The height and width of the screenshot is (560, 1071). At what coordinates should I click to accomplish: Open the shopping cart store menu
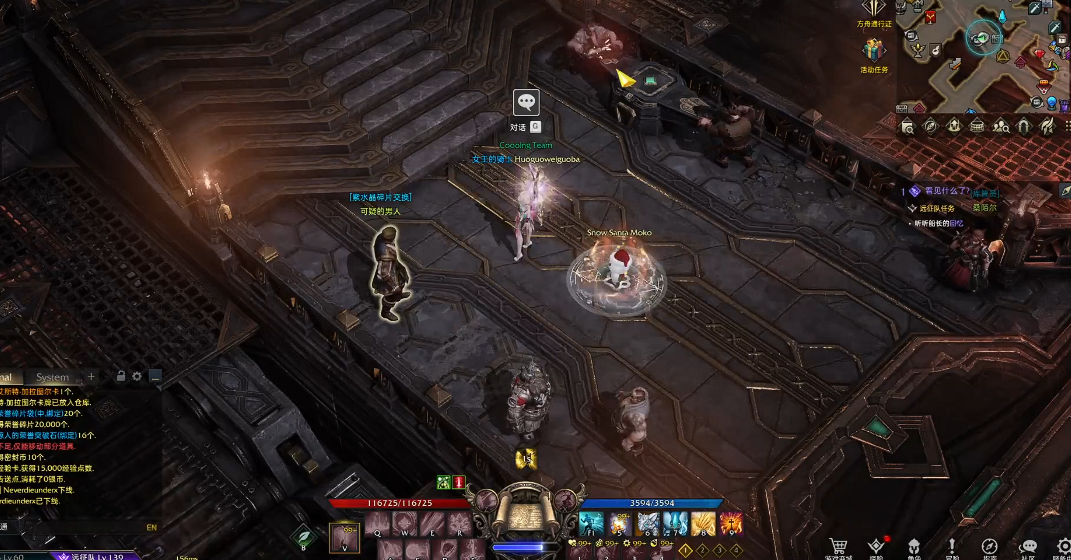click(x=839, y=546)
